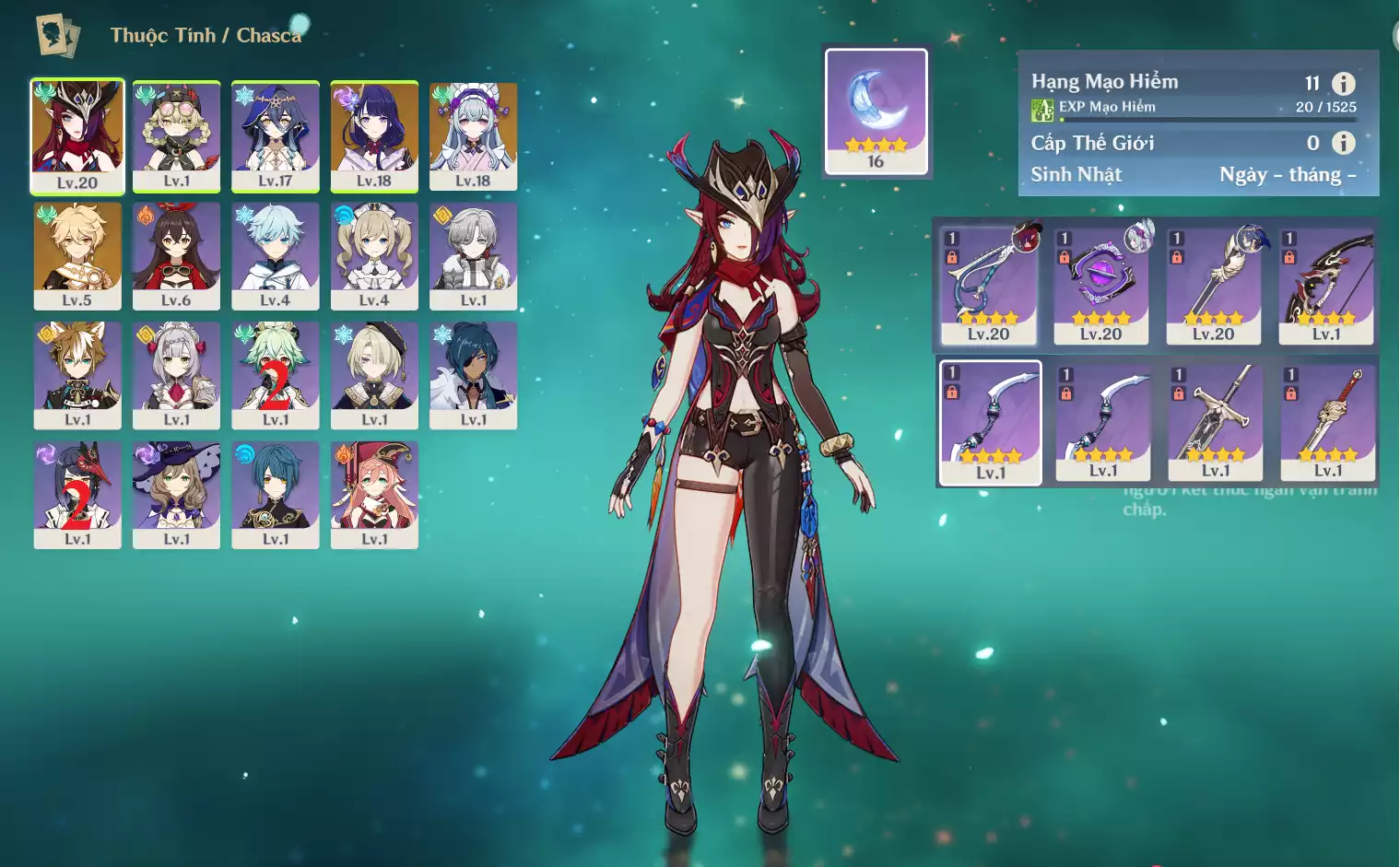This screenshot has height=867, width=1400.
Task: Choose the red-hilted sword weapon slot
Action: (x=1328, y=422)
